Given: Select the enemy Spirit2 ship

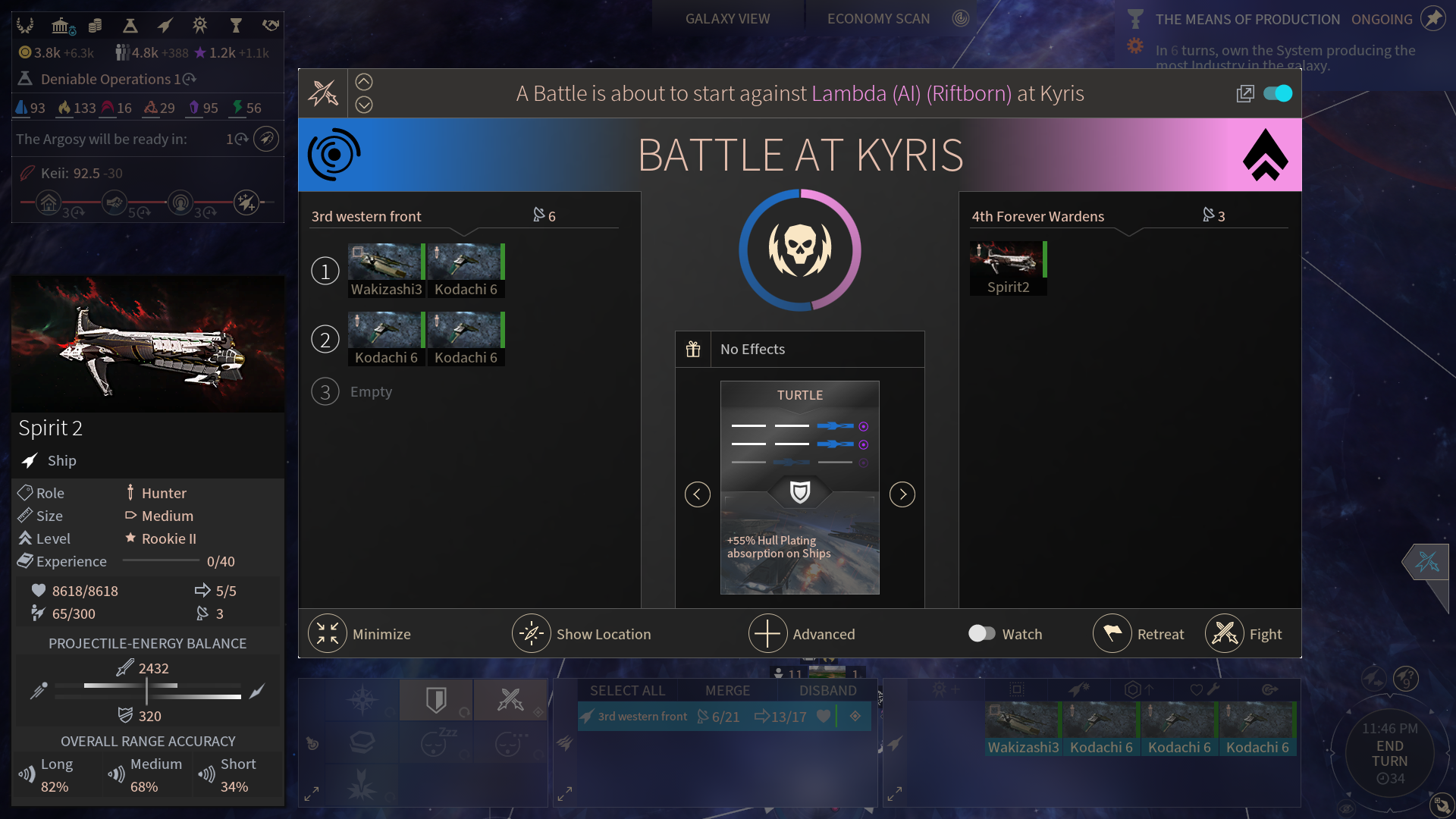Looking at the screenshot, I should pos(1008,268).
